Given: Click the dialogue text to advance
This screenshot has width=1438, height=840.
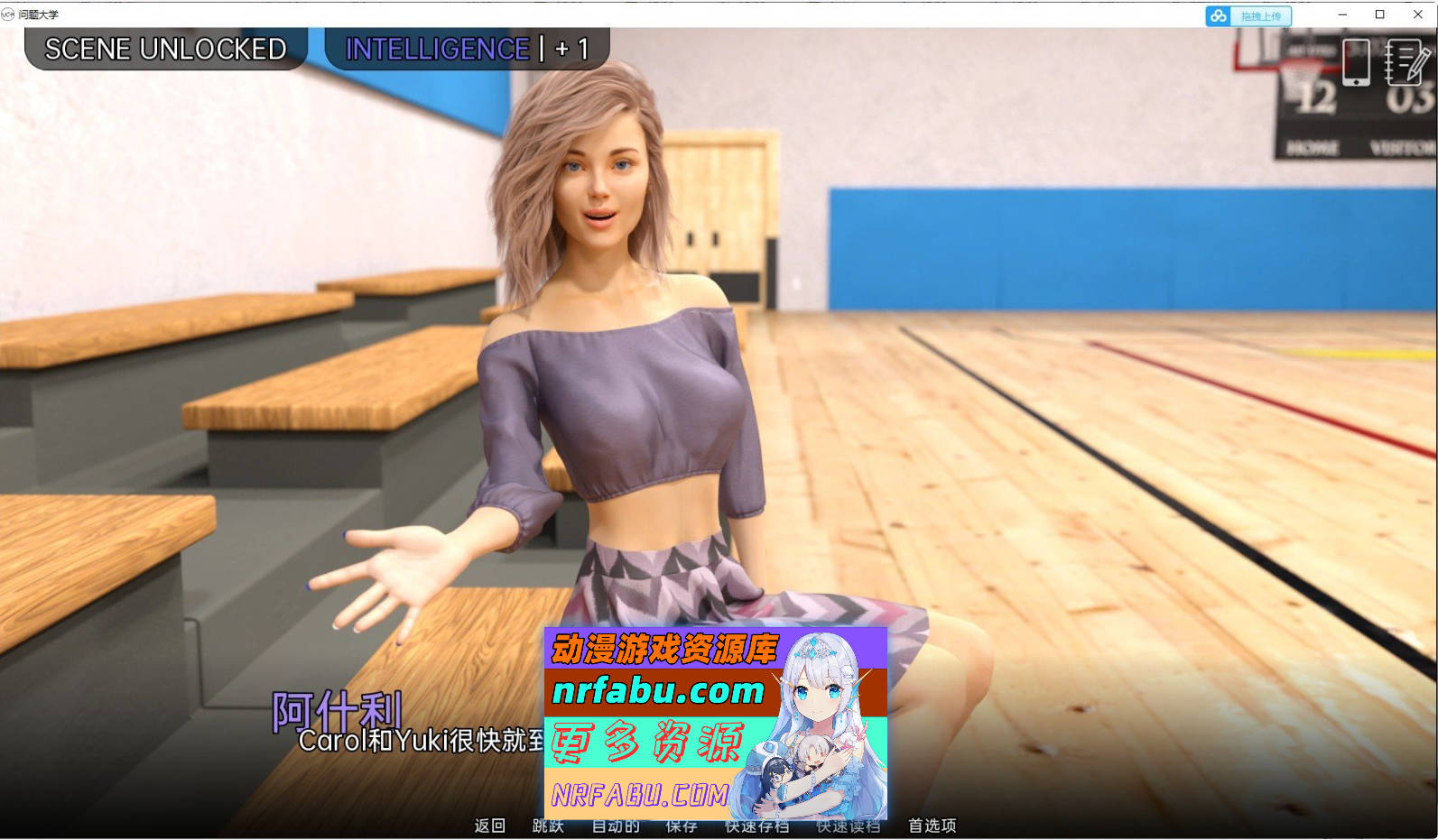Looking at the screenshot, I should click(x=406, y=740).
